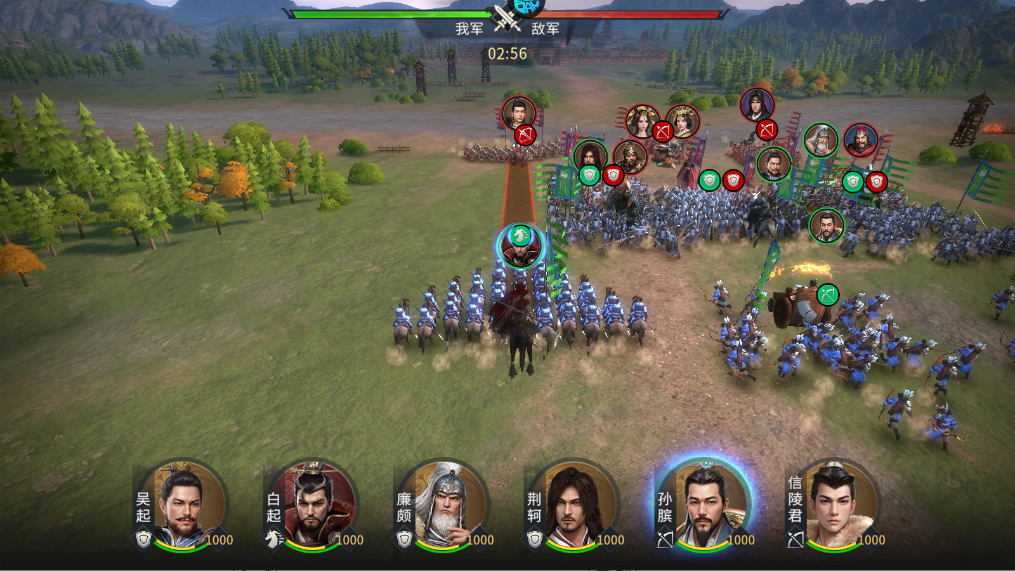Target the enemy hooded archer general portrait
Viewport: 1015px width, 571px height.
point(757,104)
